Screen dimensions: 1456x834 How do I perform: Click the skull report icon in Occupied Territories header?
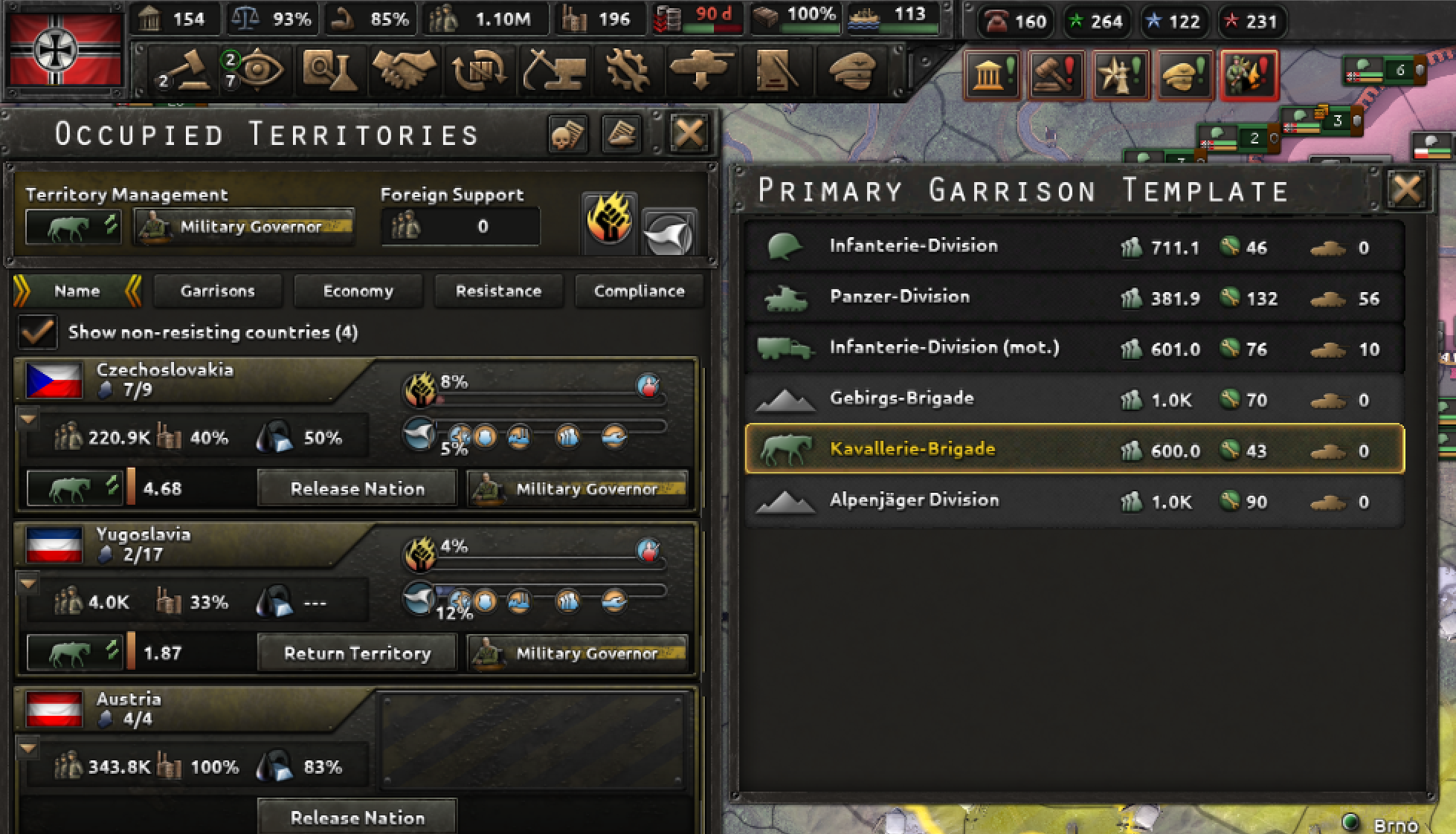pos(567,134)
